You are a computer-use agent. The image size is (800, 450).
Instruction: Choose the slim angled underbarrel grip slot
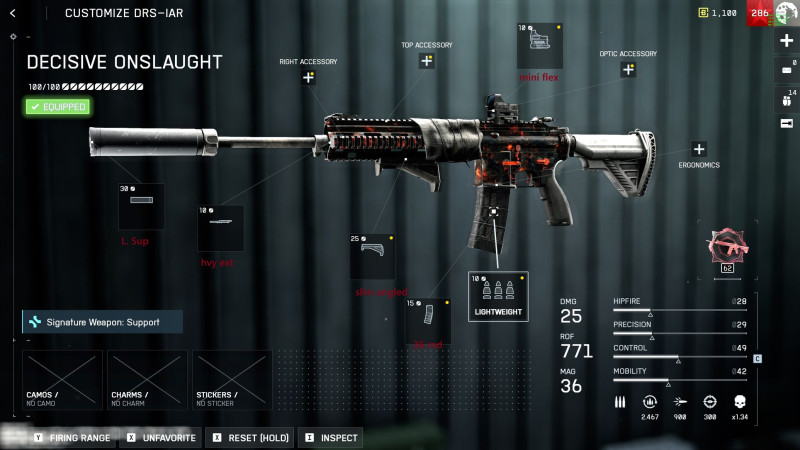tap(372, 256)
